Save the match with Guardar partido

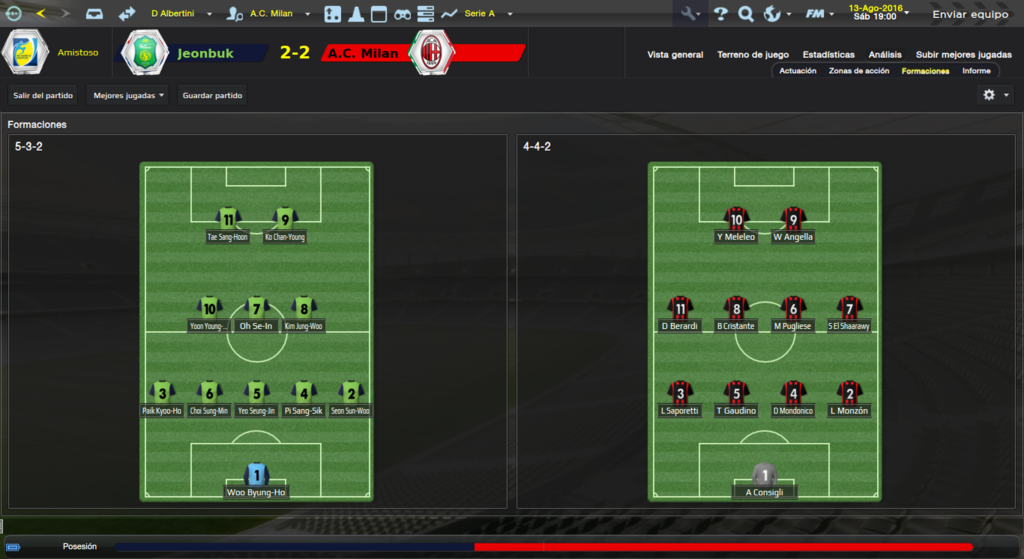pyautogui.click(x=213, y=96)
